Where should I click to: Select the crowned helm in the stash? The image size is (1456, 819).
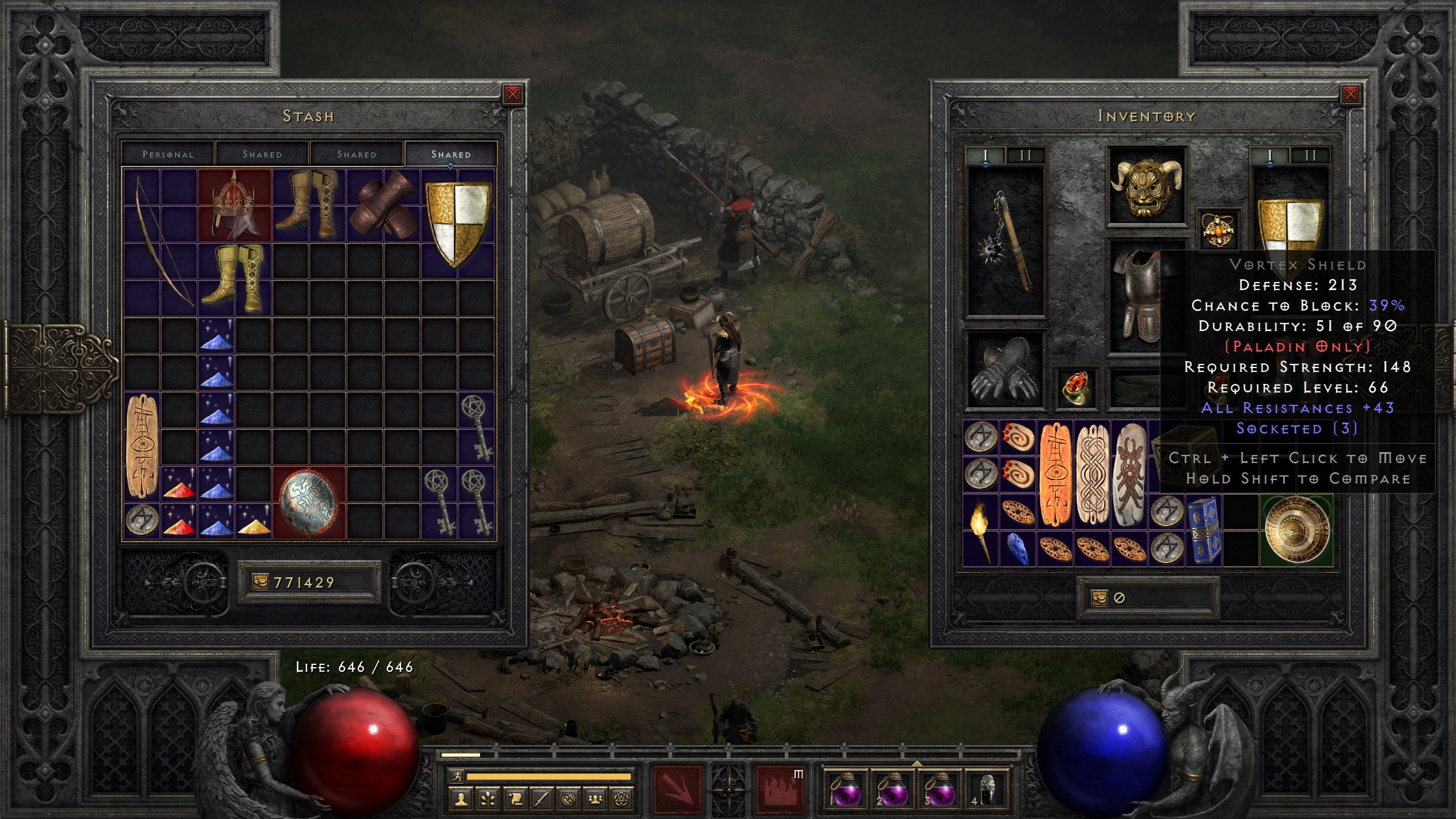(234, 204)
